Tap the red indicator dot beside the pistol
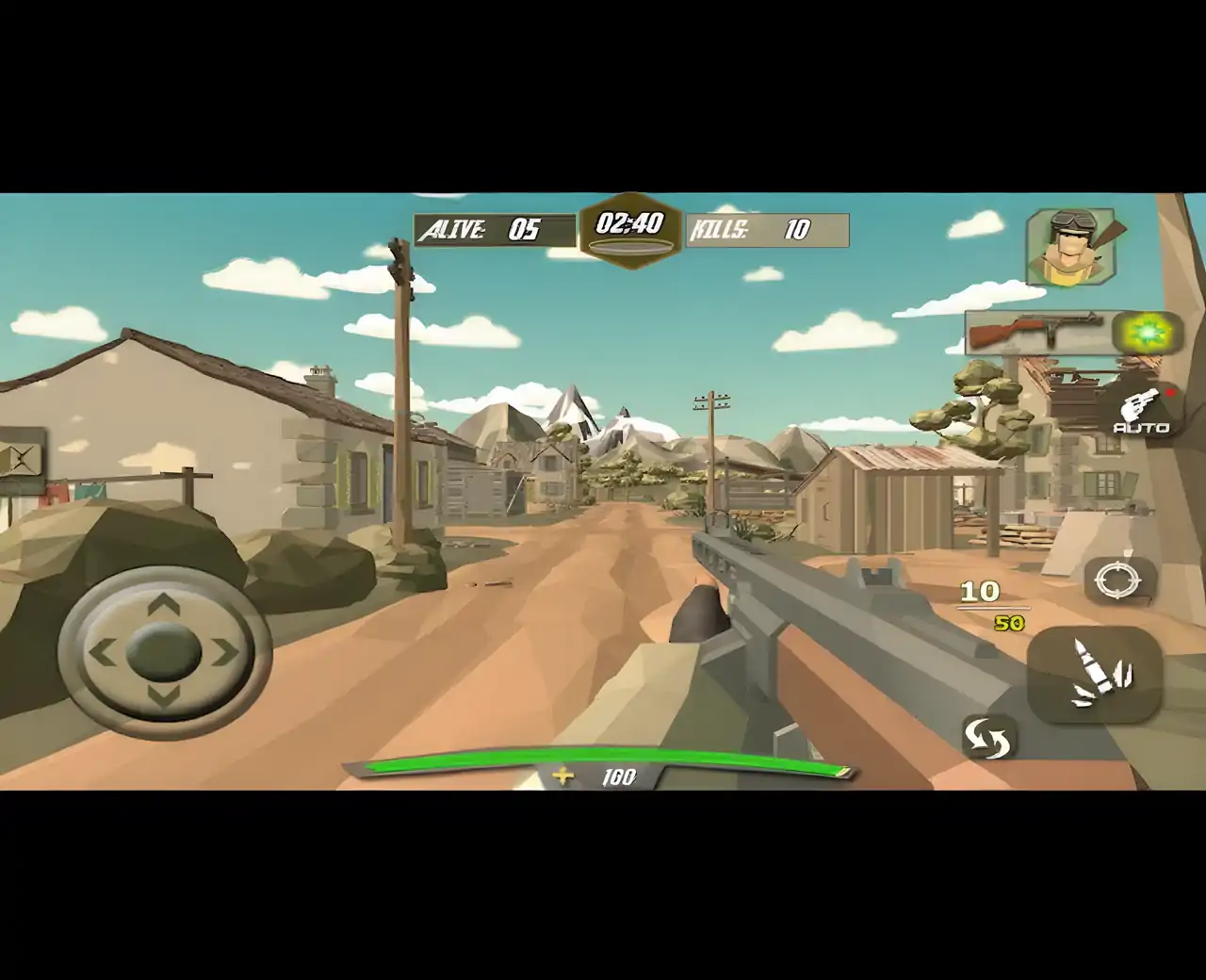The width and height of the screenshot is (1206, 980). [x=1171, y=393]
